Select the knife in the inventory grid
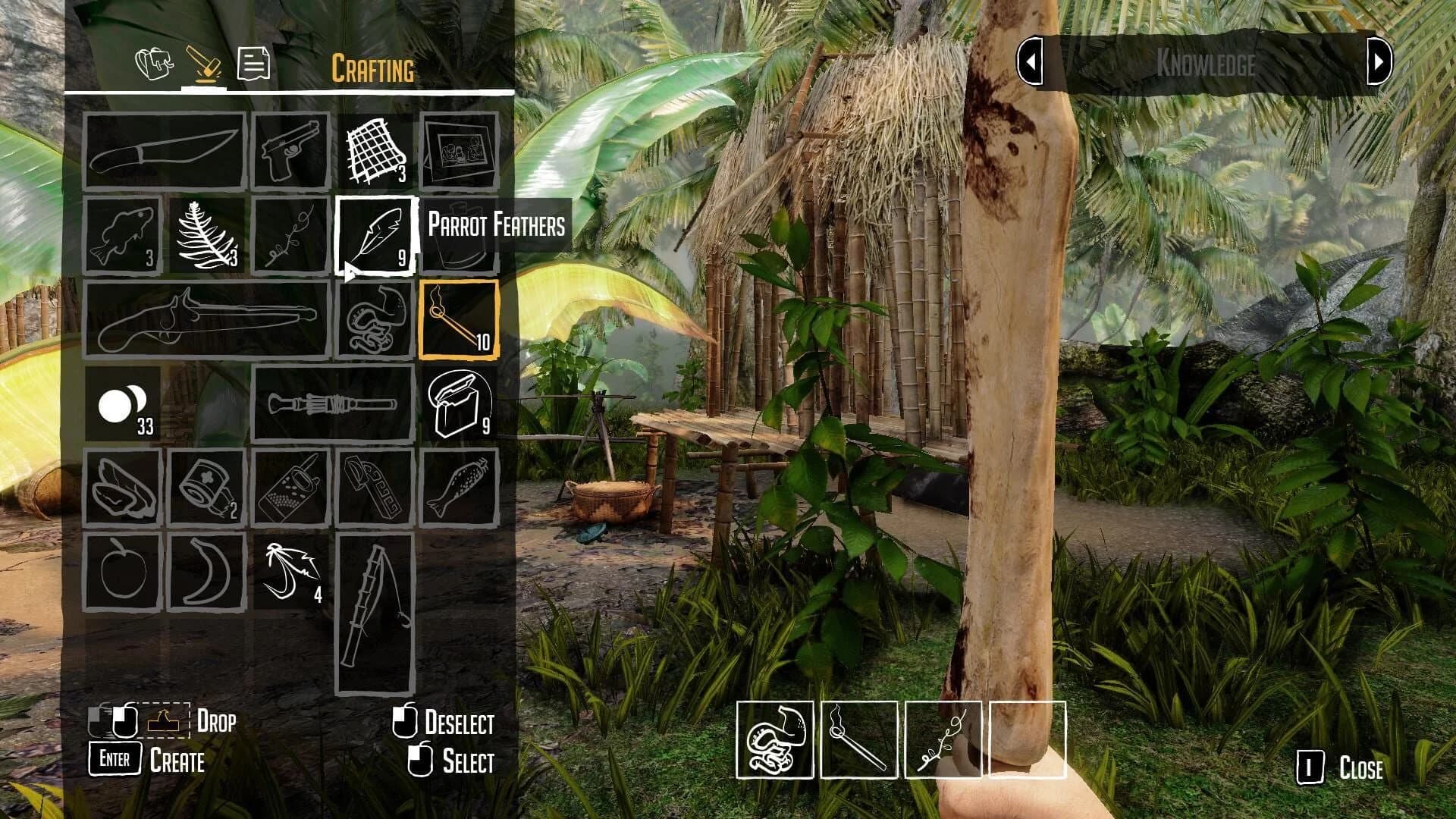The height and width of the screenshot is (819, 1456). point(167,149)
